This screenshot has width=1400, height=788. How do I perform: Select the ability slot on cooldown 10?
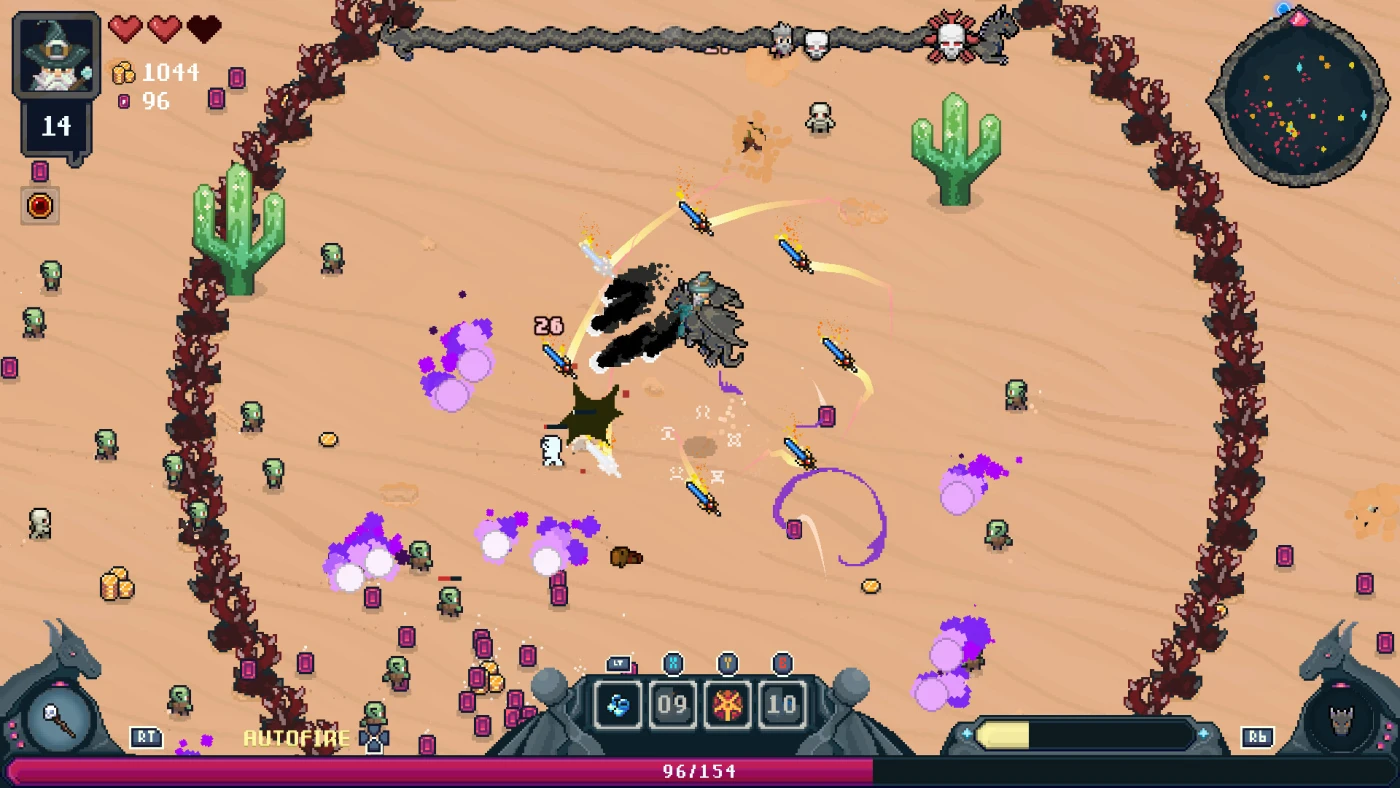(x=781, y=706)
